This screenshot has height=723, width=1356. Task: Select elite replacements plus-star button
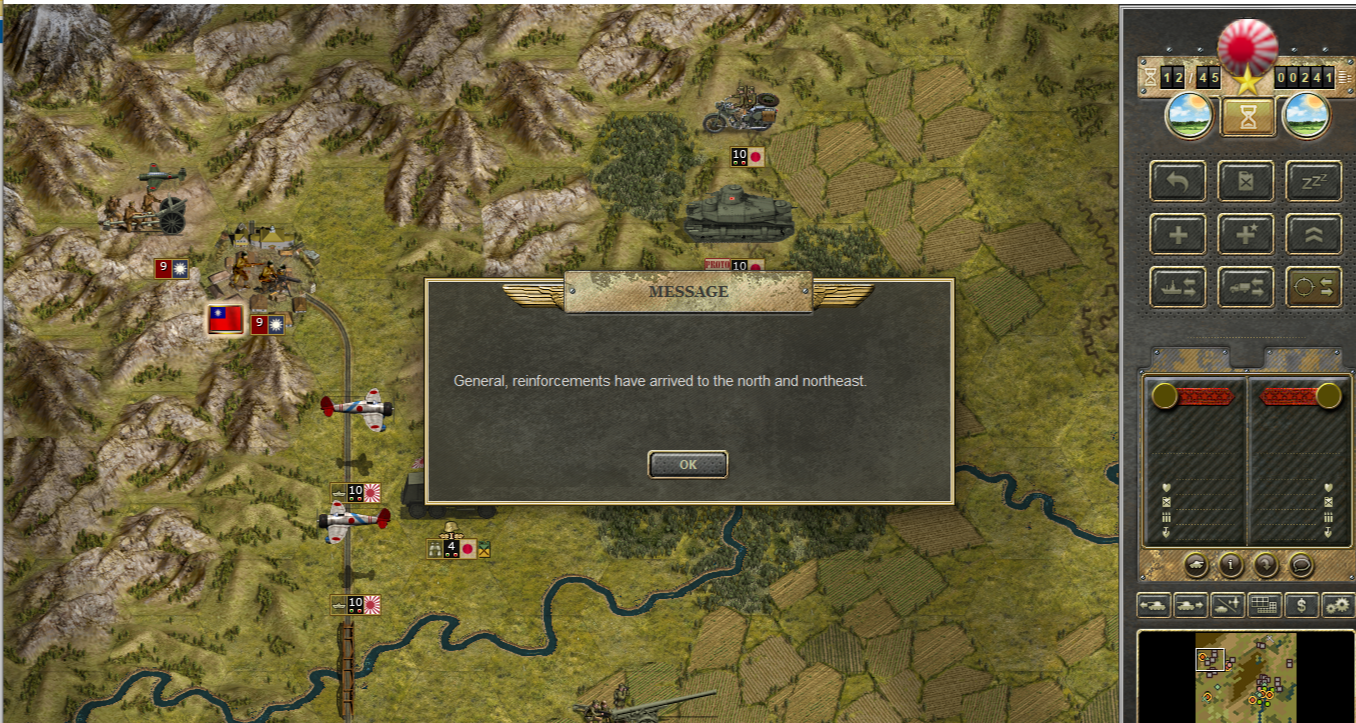(1245, 234)
